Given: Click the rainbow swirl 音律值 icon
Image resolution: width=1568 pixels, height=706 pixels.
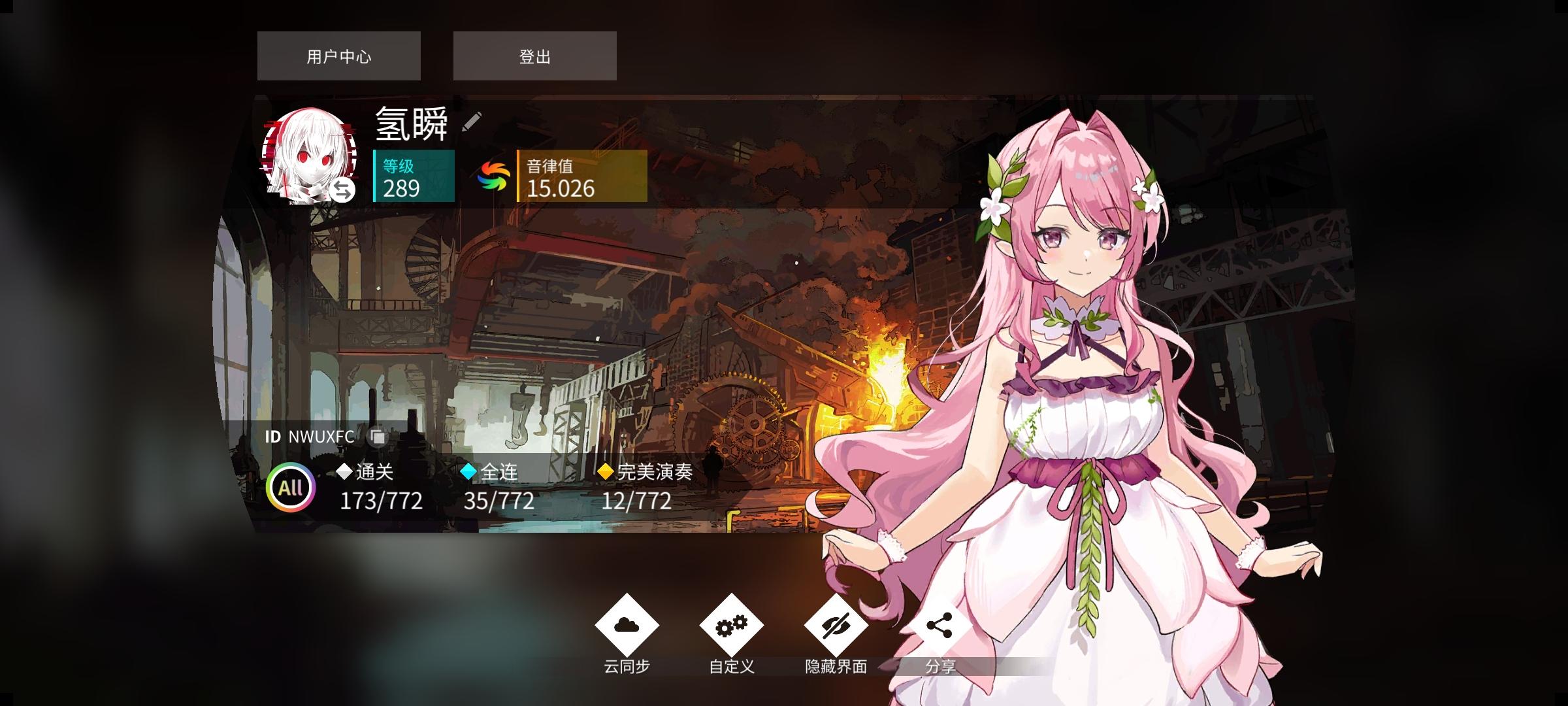Looking at the screenshot, I should (494, 175).
